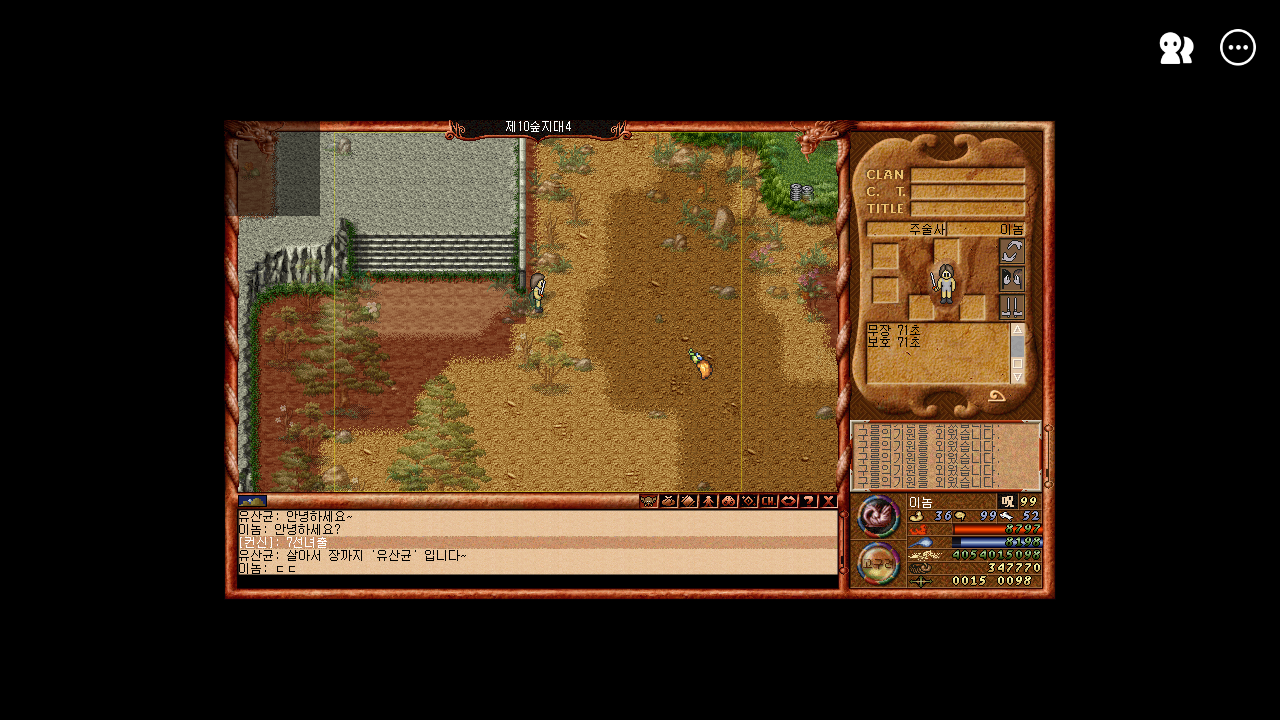1280x720 pixels.
Task: Click the CH. toolbar button
Action: (769, 501)
